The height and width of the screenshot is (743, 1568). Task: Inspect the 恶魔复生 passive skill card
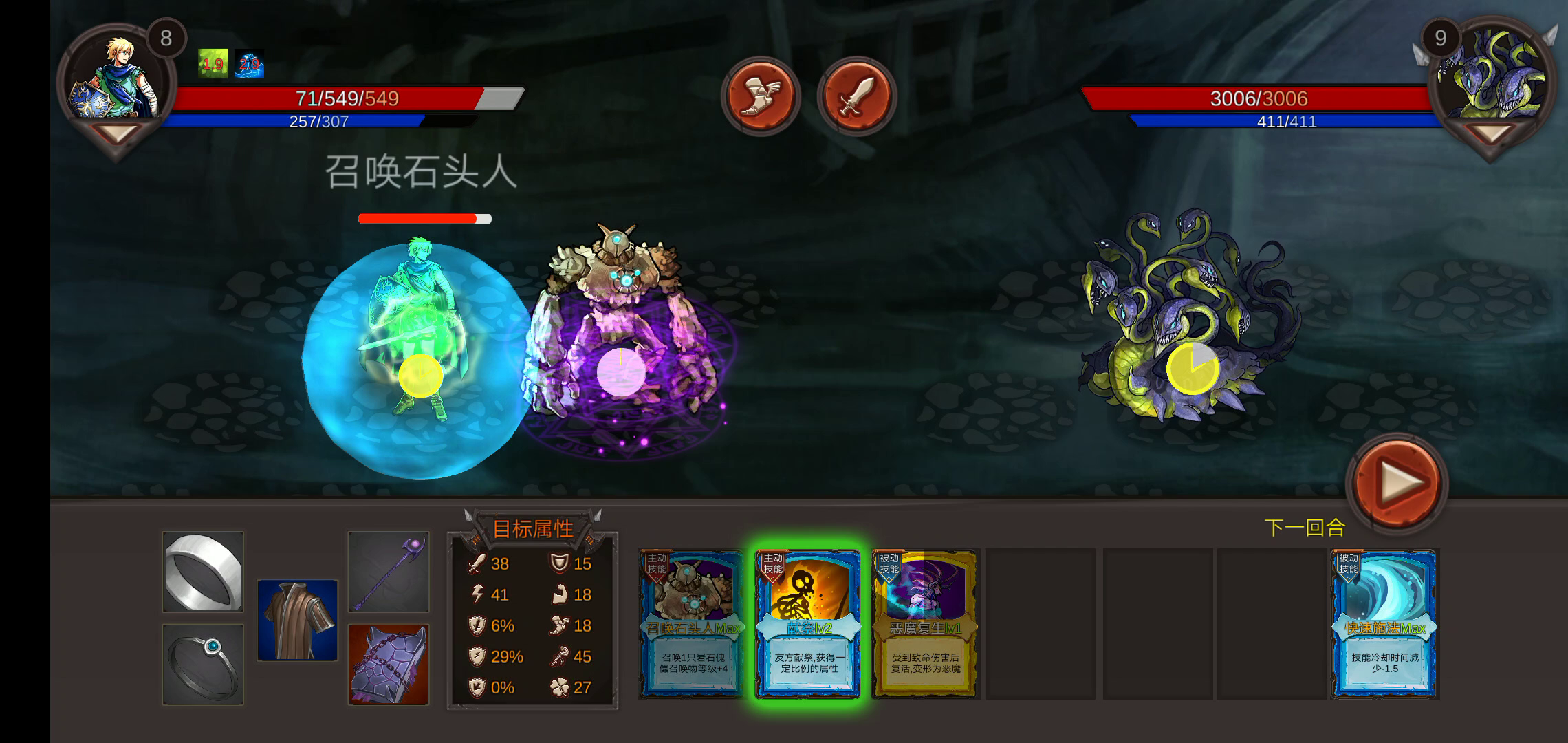(924, 623)
